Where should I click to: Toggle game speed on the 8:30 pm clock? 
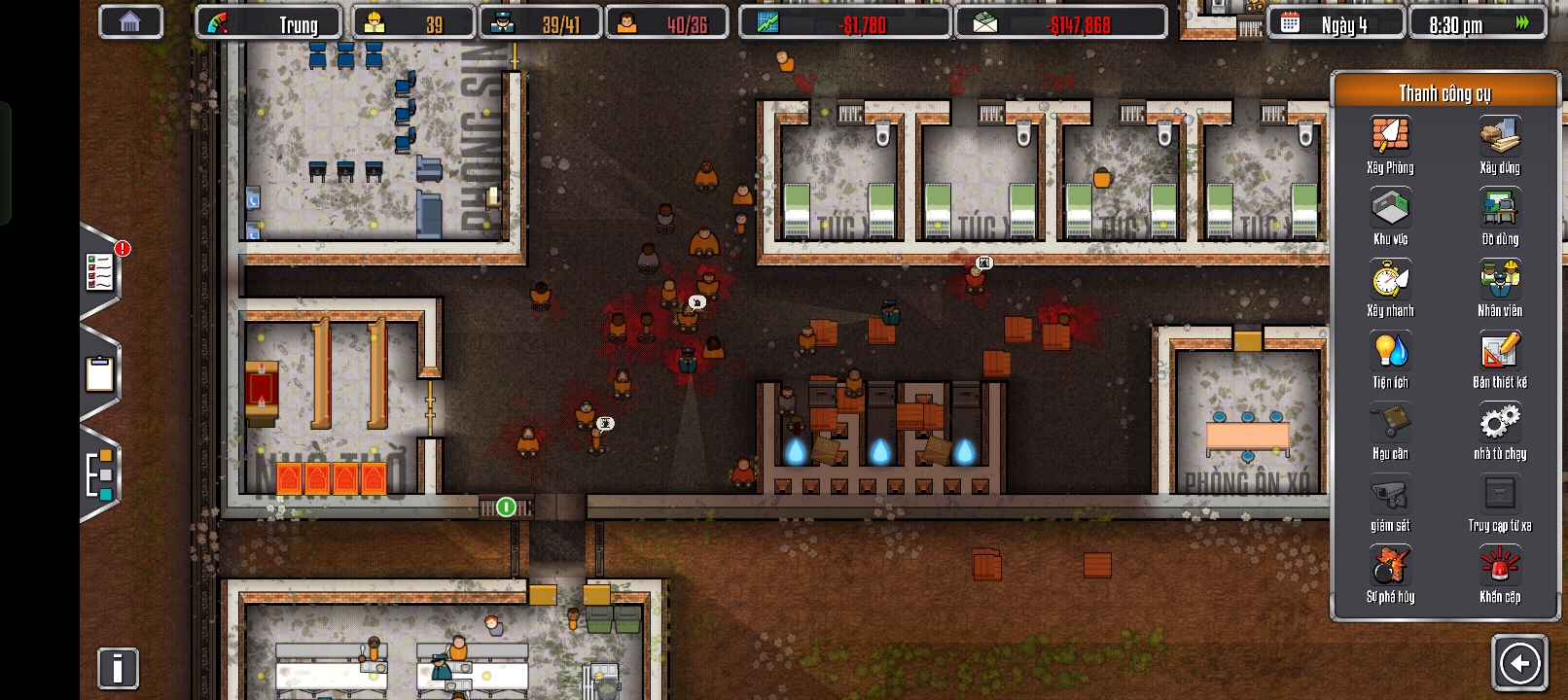click(1477, 23)
